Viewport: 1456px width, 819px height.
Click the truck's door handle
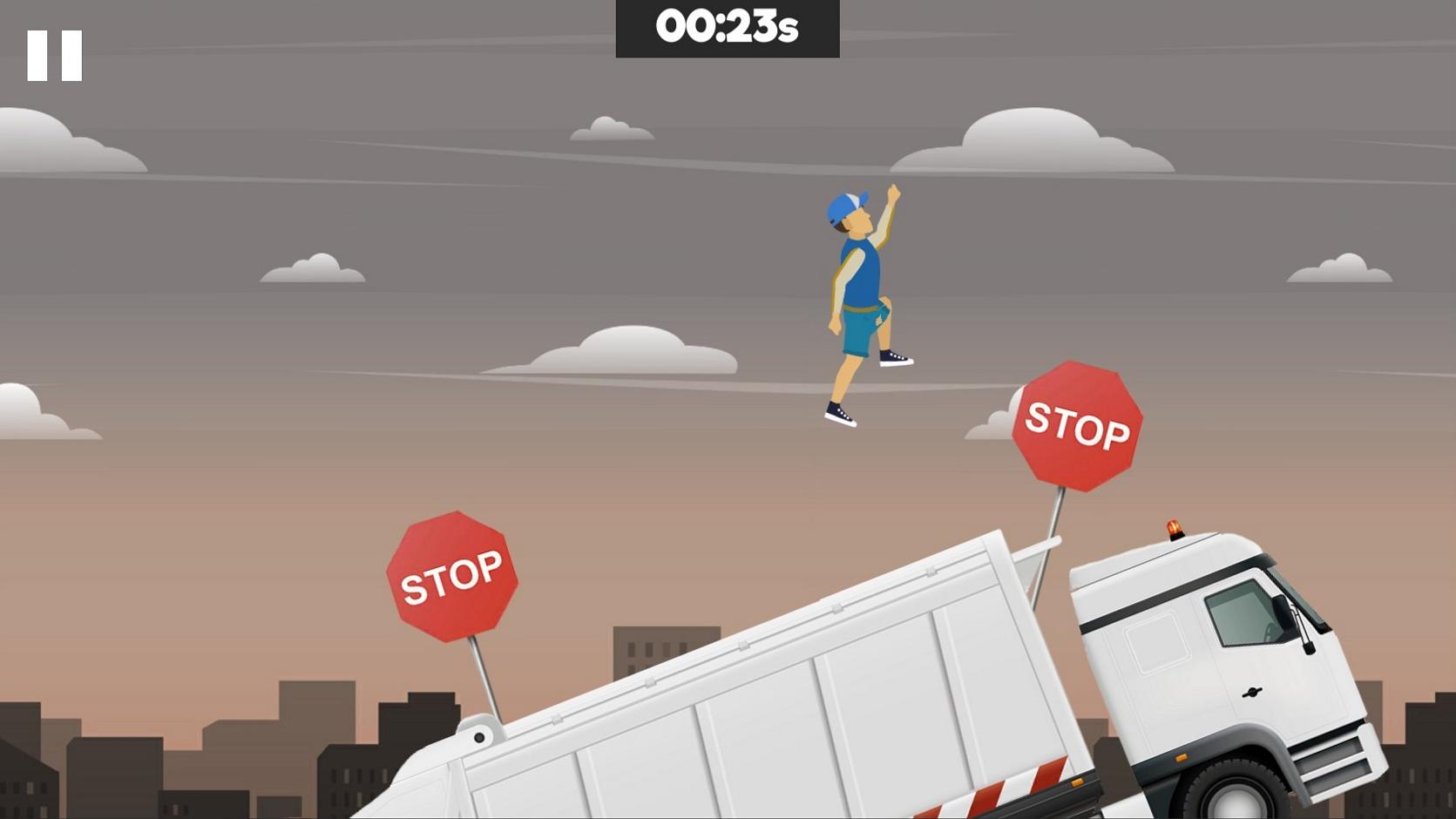pos(1252,693)
